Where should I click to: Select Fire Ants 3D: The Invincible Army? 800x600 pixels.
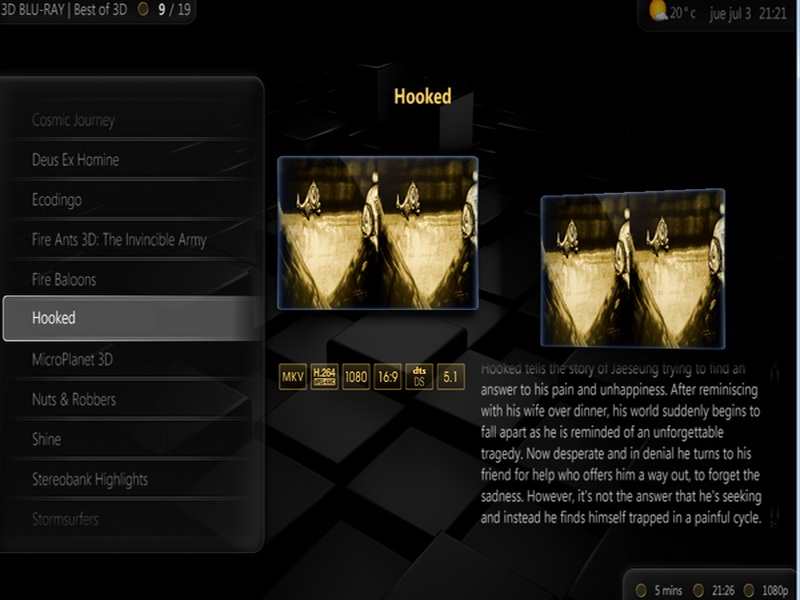(x=119, y=240)
